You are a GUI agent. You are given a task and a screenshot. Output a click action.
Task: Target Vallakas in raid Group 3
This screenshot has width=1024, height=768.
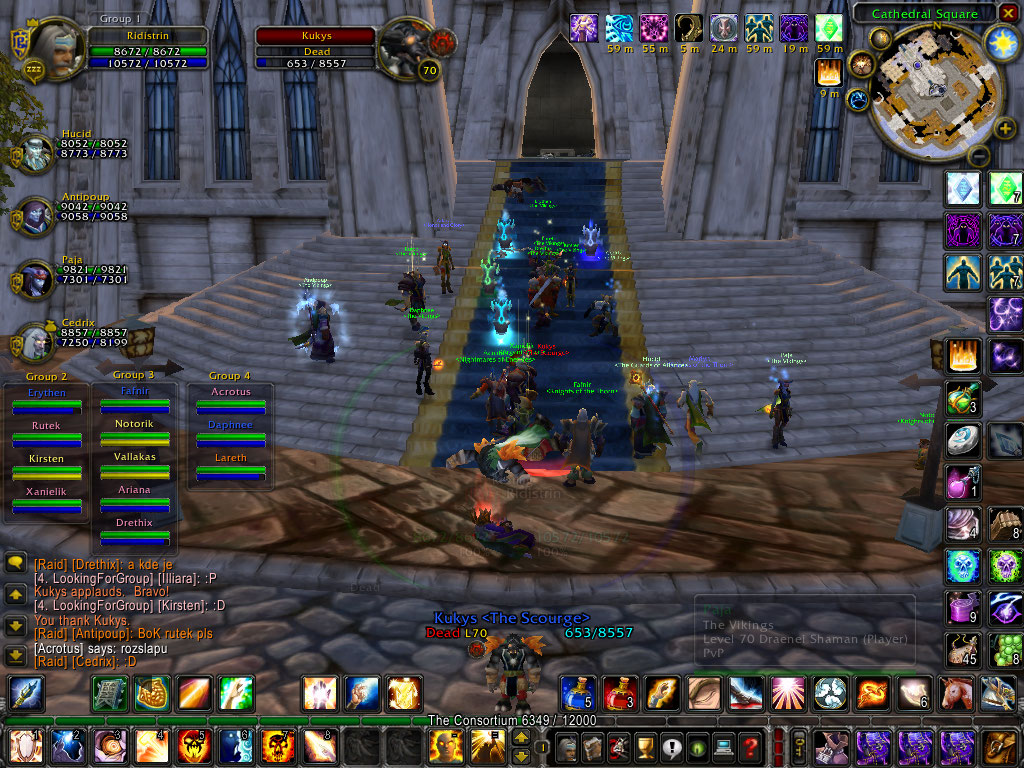click(x=135, y=464)
